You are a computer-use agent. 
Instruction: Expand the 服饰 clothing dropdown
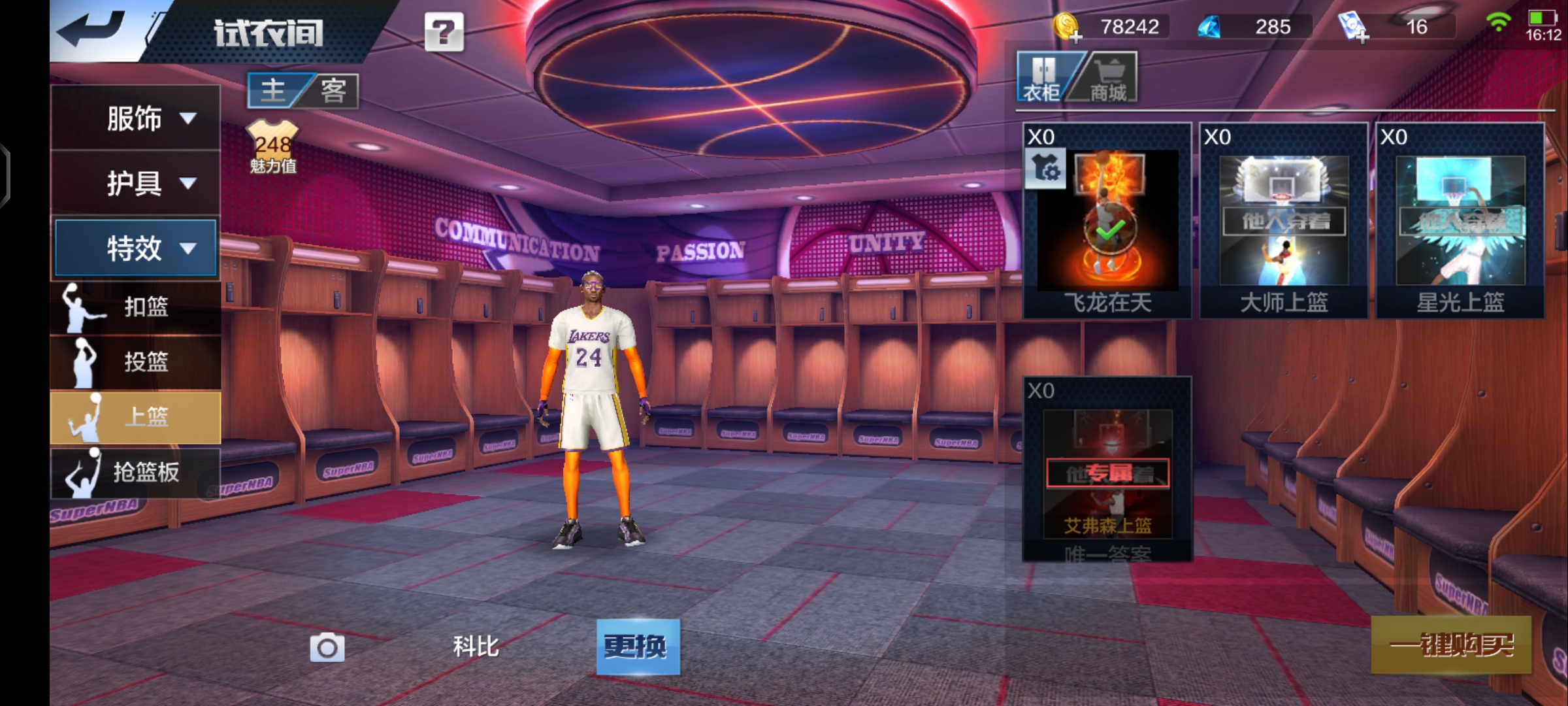[136, 118]
